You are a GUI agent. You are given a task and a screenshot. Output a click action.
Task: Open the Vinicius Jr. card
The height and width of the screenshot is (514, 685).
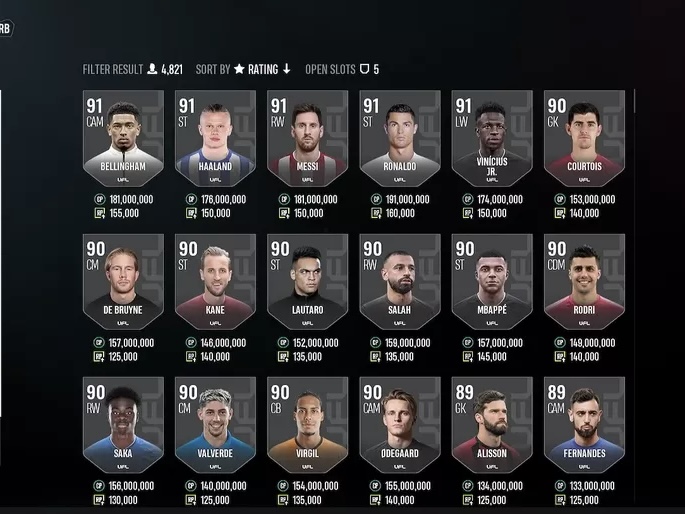pyautogui.click(x=491, y=138)
